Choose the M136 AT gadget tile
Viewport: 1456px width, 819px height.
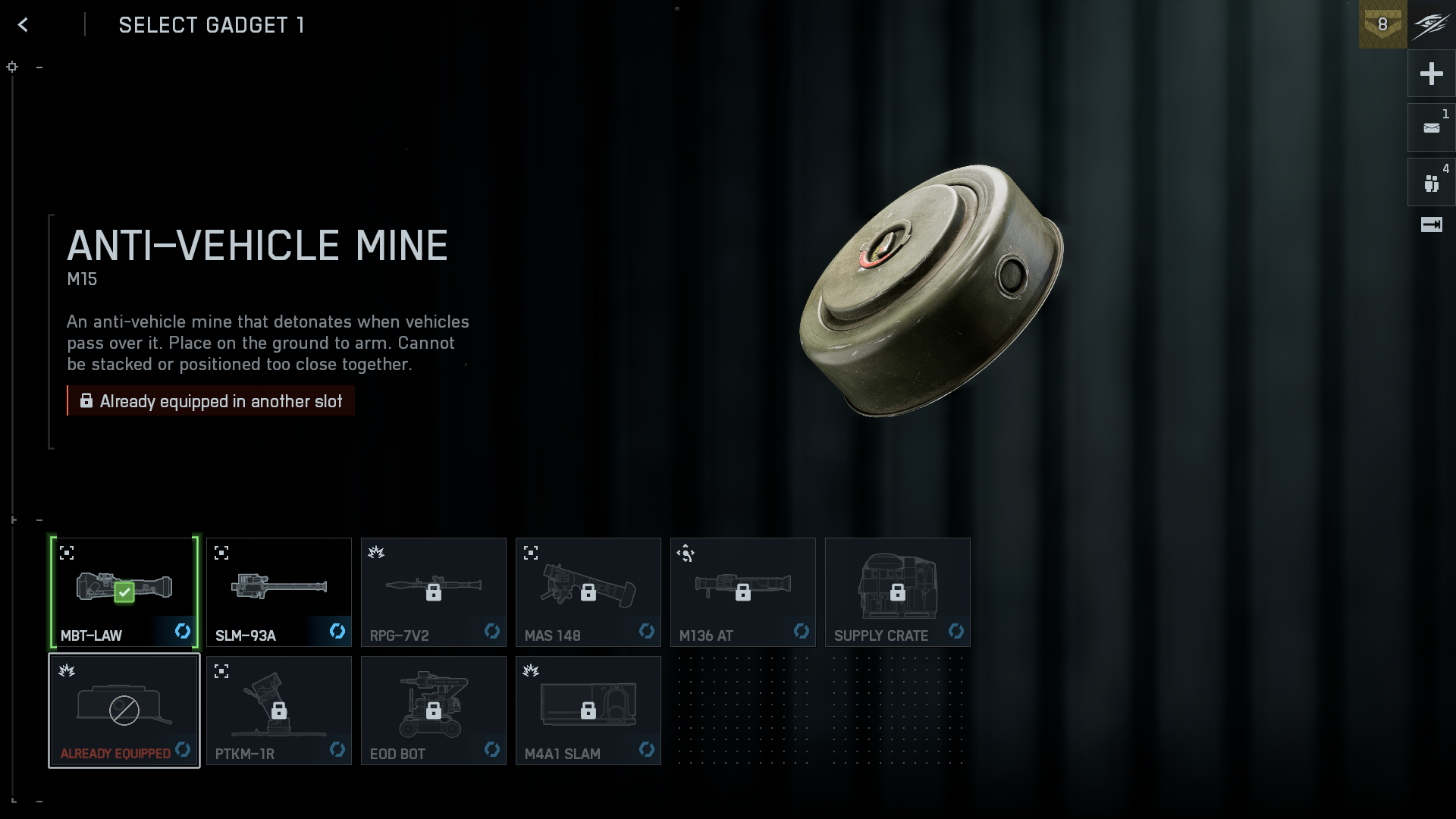[x=743, y=592]
